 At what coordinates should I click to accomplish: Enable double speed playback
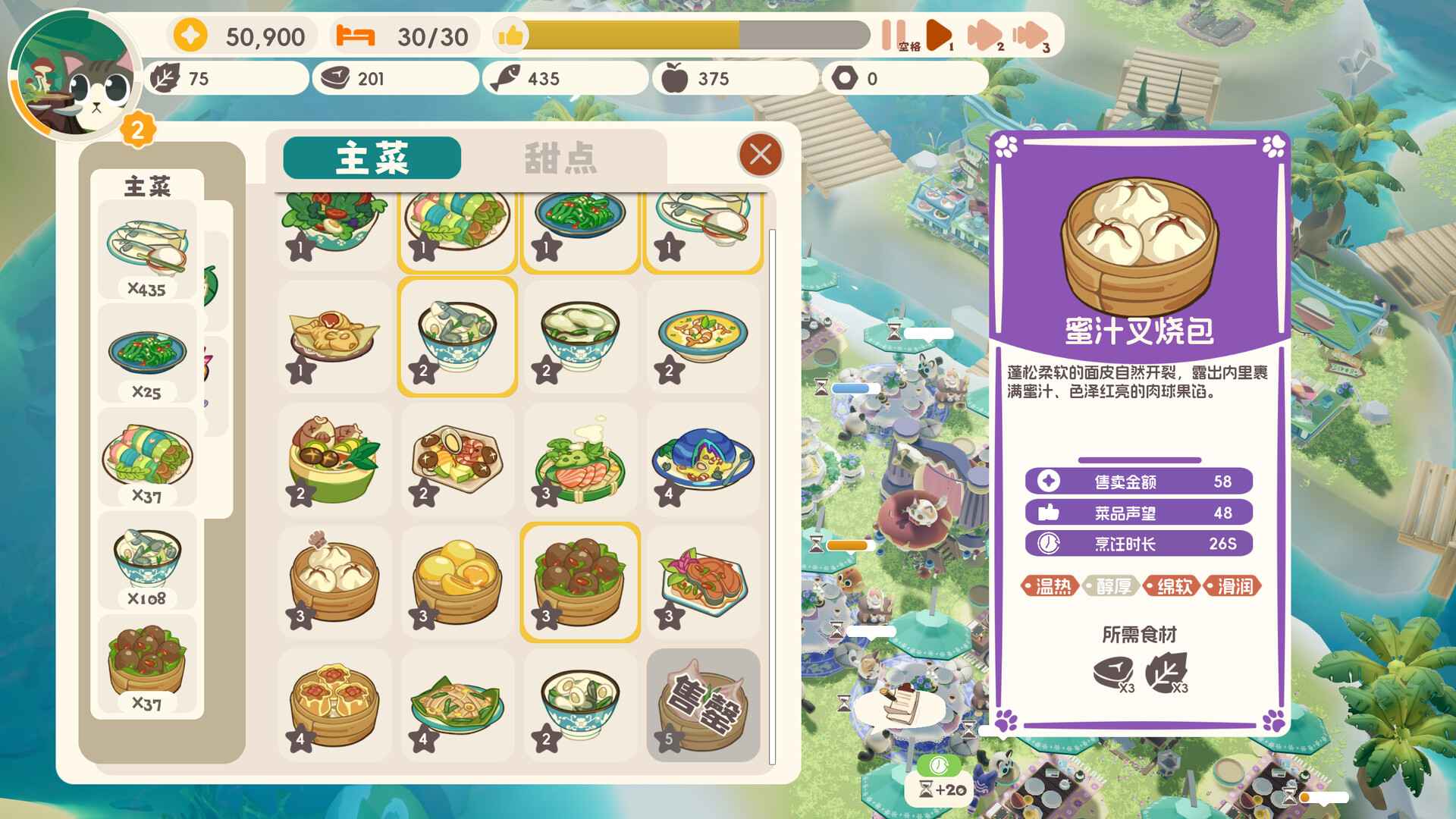(986, 33)
